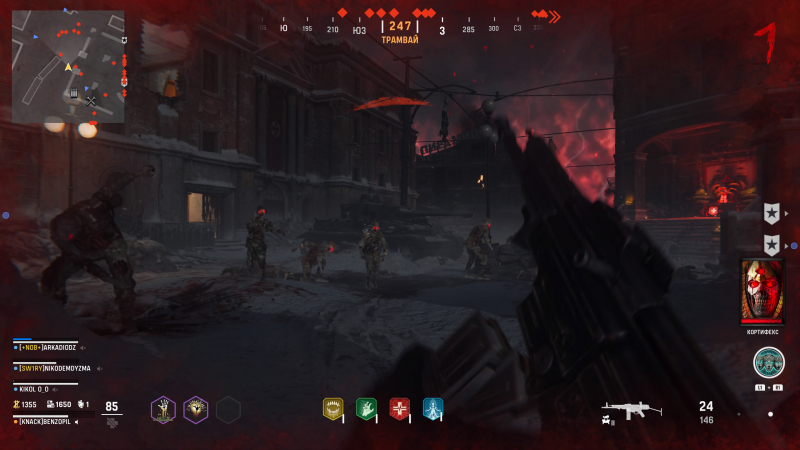800x450 pixels.
Task: Activate the yellow jaw perk icon
Action: click(x=333, y=408)
